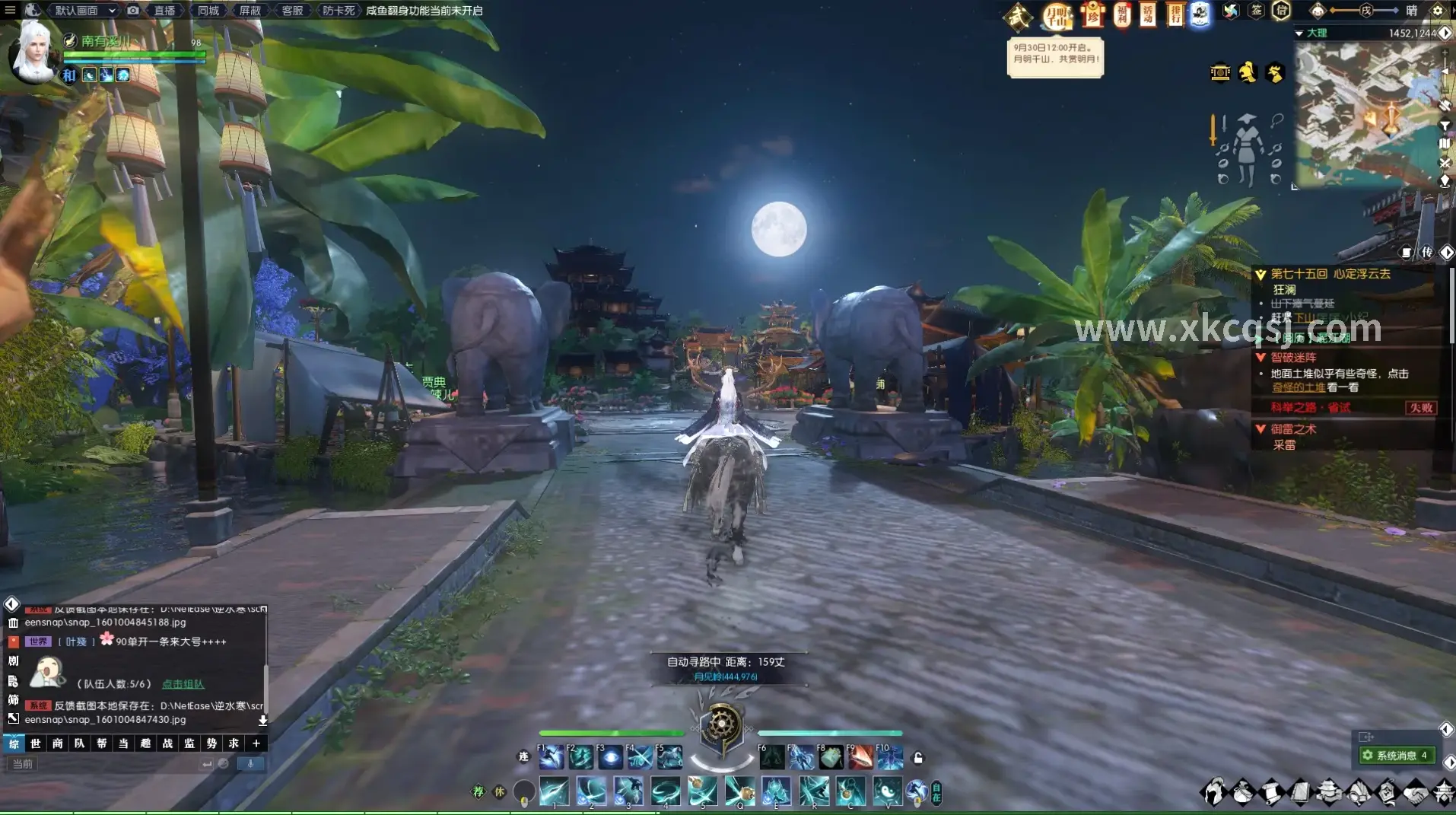Add a chat tab with the plus button
Image resolution: width=1456 pixels, height=815 pixels.
(256, 743)
